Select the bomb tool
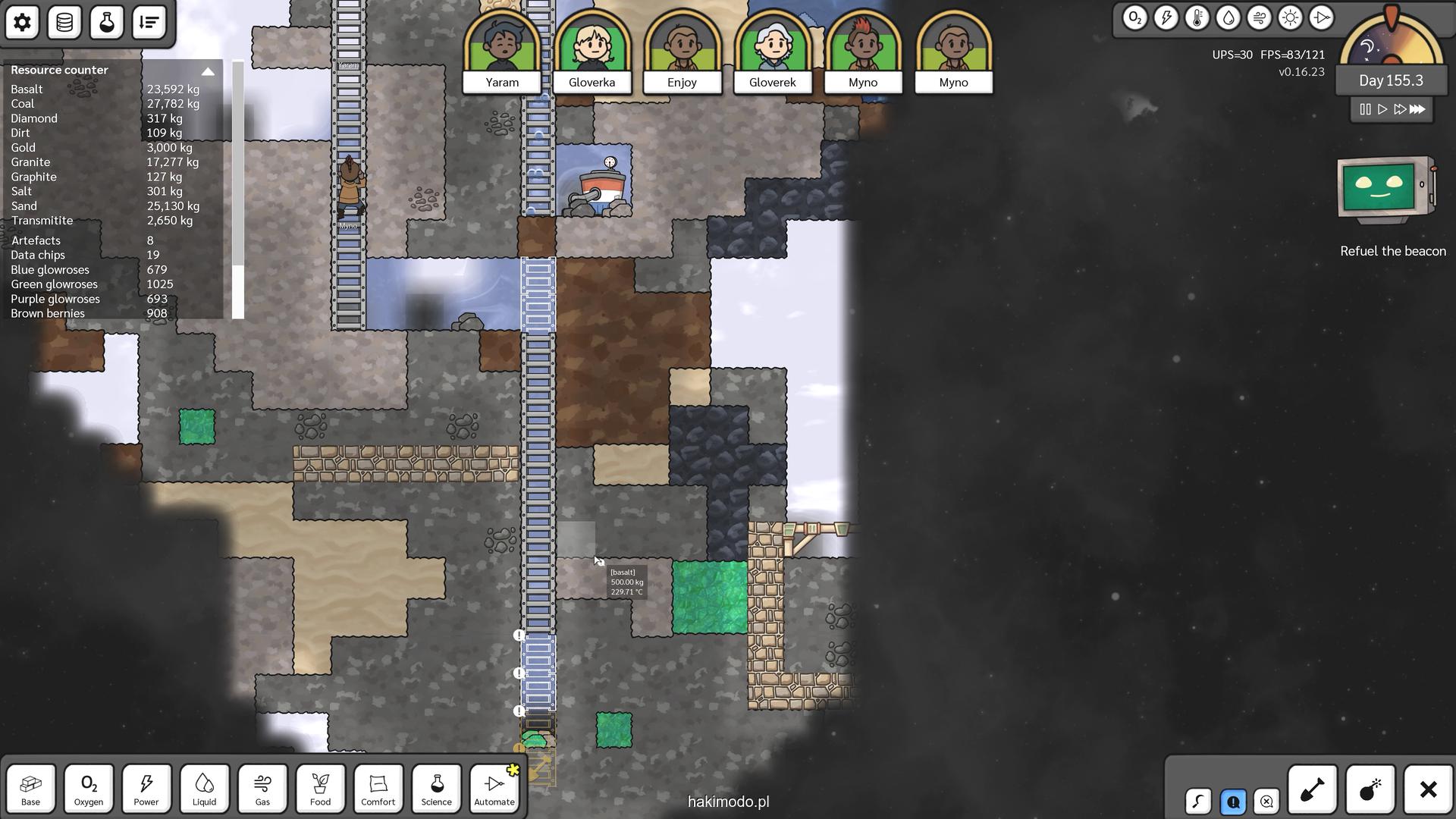 (1370, 790)
